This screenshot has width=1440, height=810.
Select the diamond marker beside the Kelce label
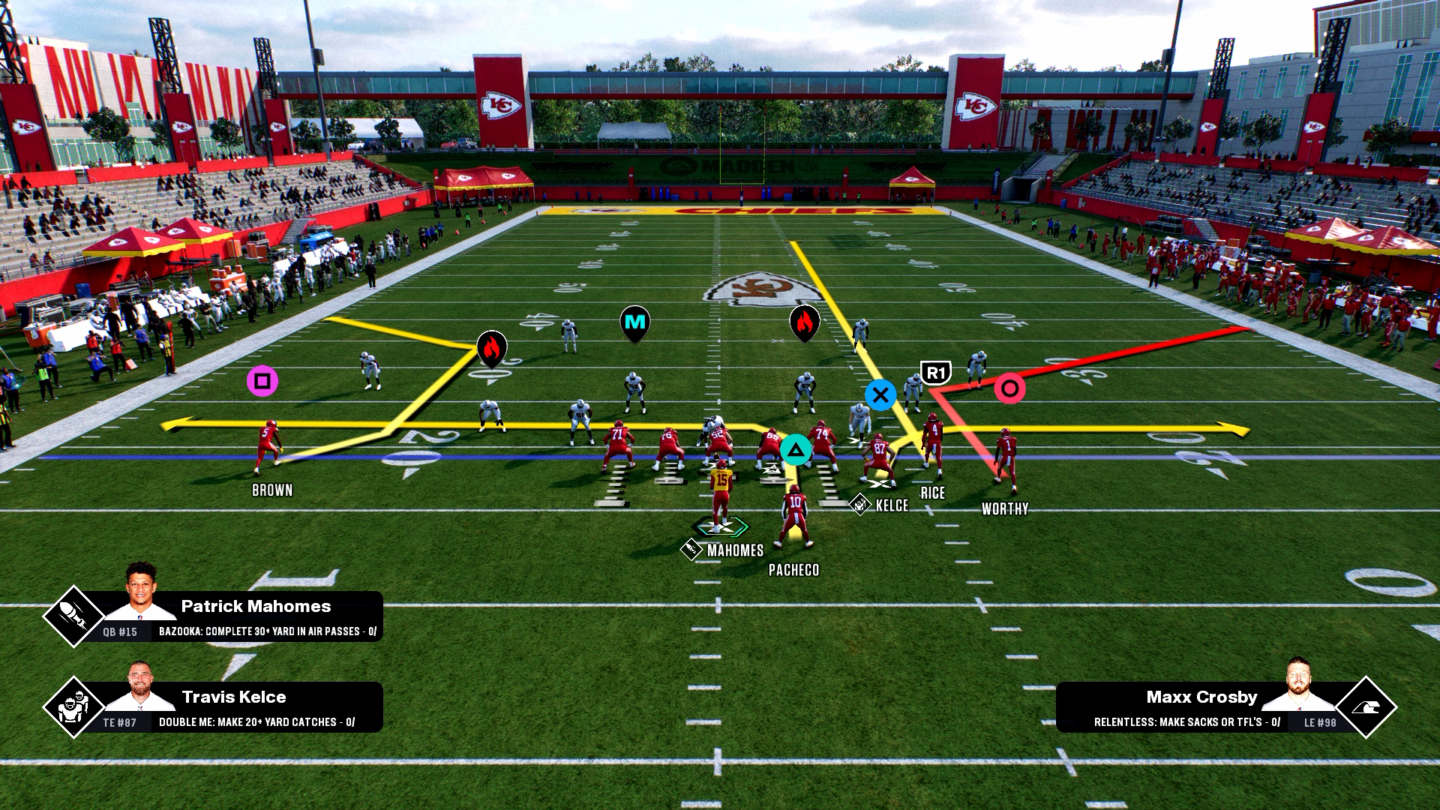click(x=858, y=505)
